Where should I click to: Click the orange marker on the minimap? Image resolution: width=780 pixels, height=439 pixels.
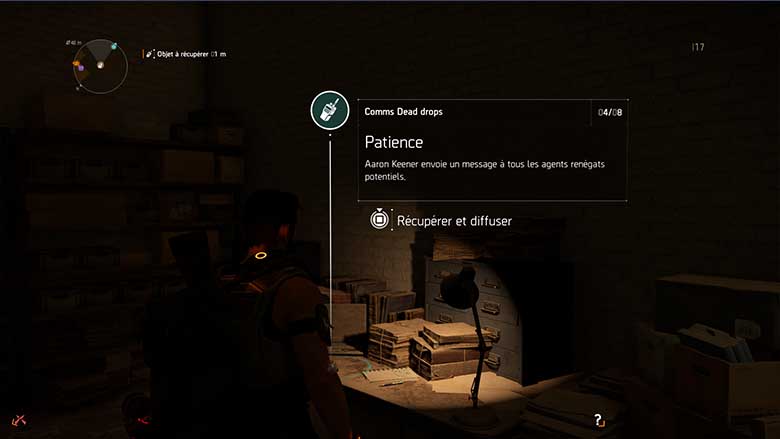(x=76, y=64)
